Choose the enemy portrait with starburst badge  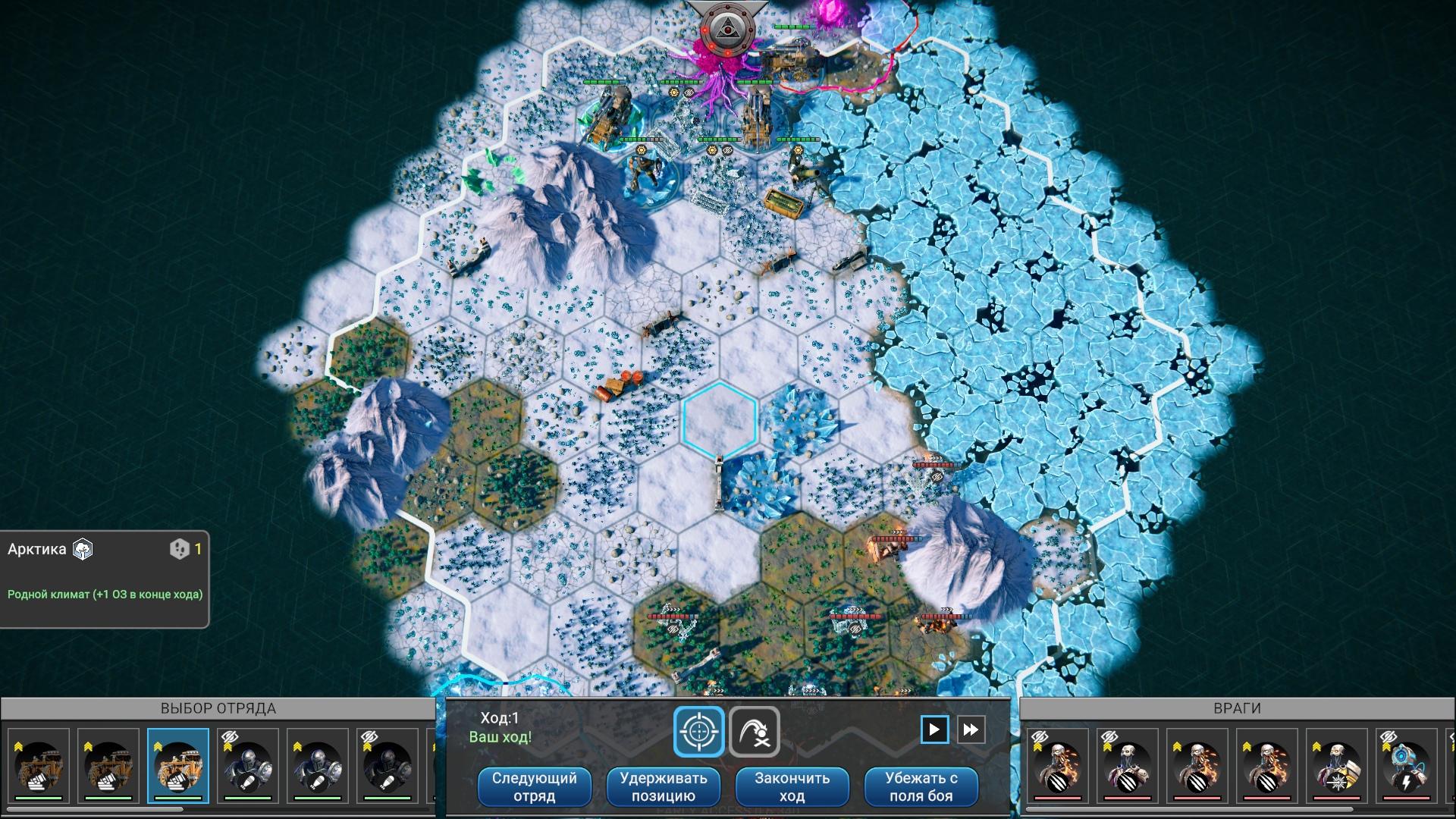[x=1336, y=764]
